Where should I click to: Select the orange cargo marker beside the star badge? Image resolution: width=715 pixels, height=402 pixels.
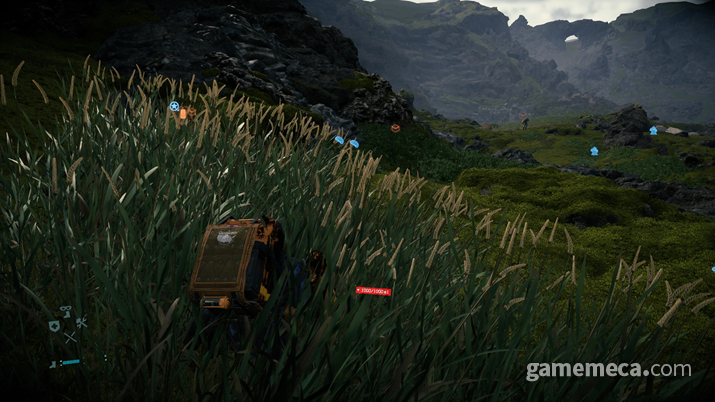(184, 114)
